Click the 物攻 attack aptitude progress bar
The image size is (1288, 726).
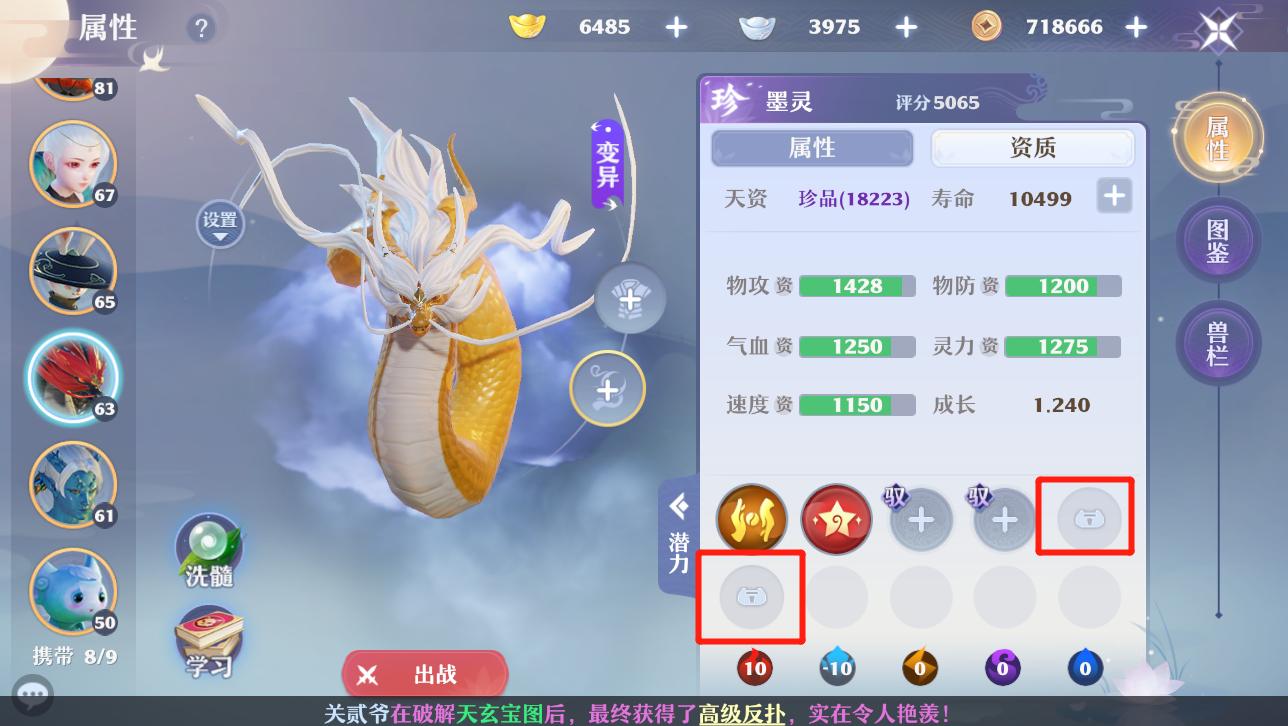pos(857,285)
